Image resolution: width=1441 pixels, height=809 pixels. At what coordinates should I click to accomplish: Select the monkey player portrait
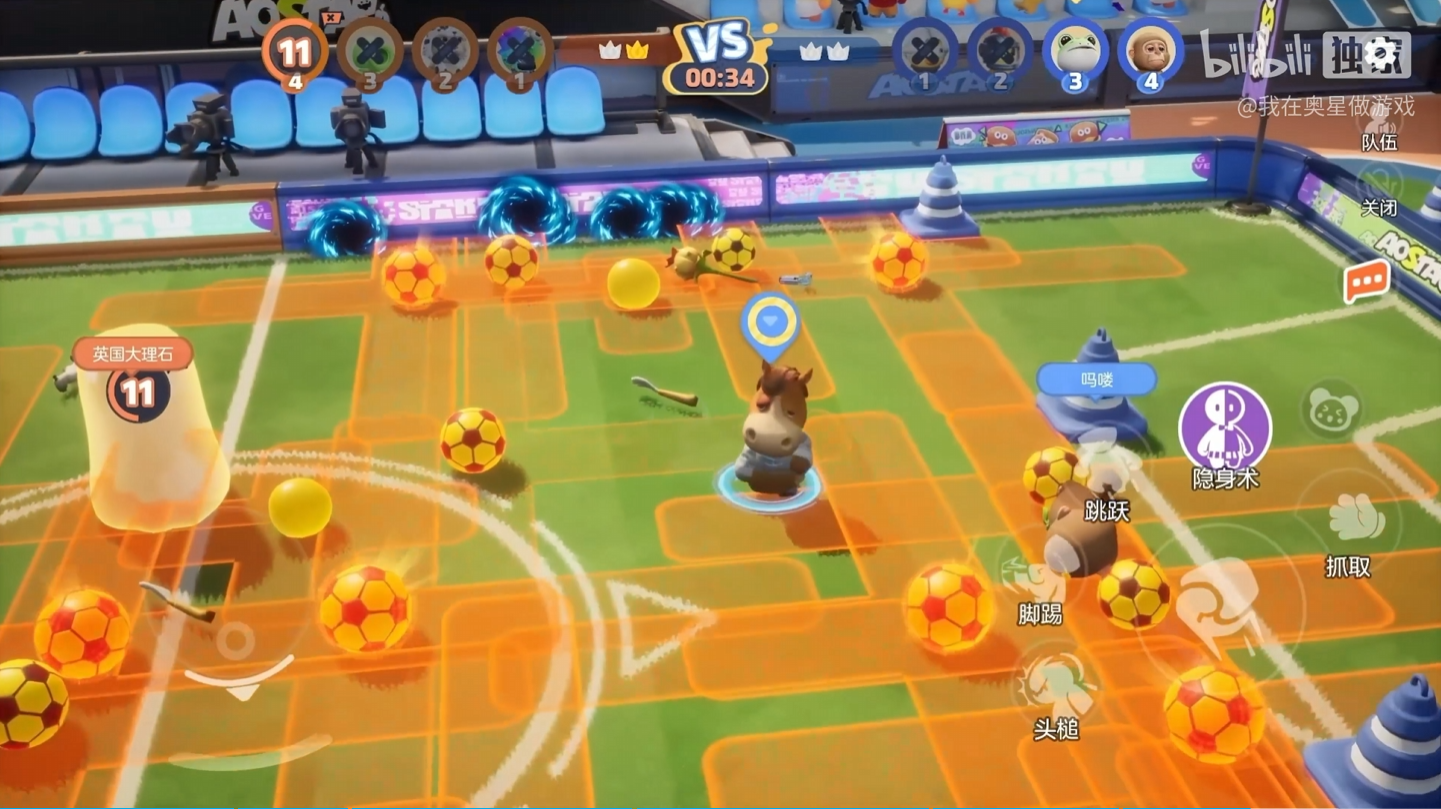pyautogui.click(x=1150, y=51)
